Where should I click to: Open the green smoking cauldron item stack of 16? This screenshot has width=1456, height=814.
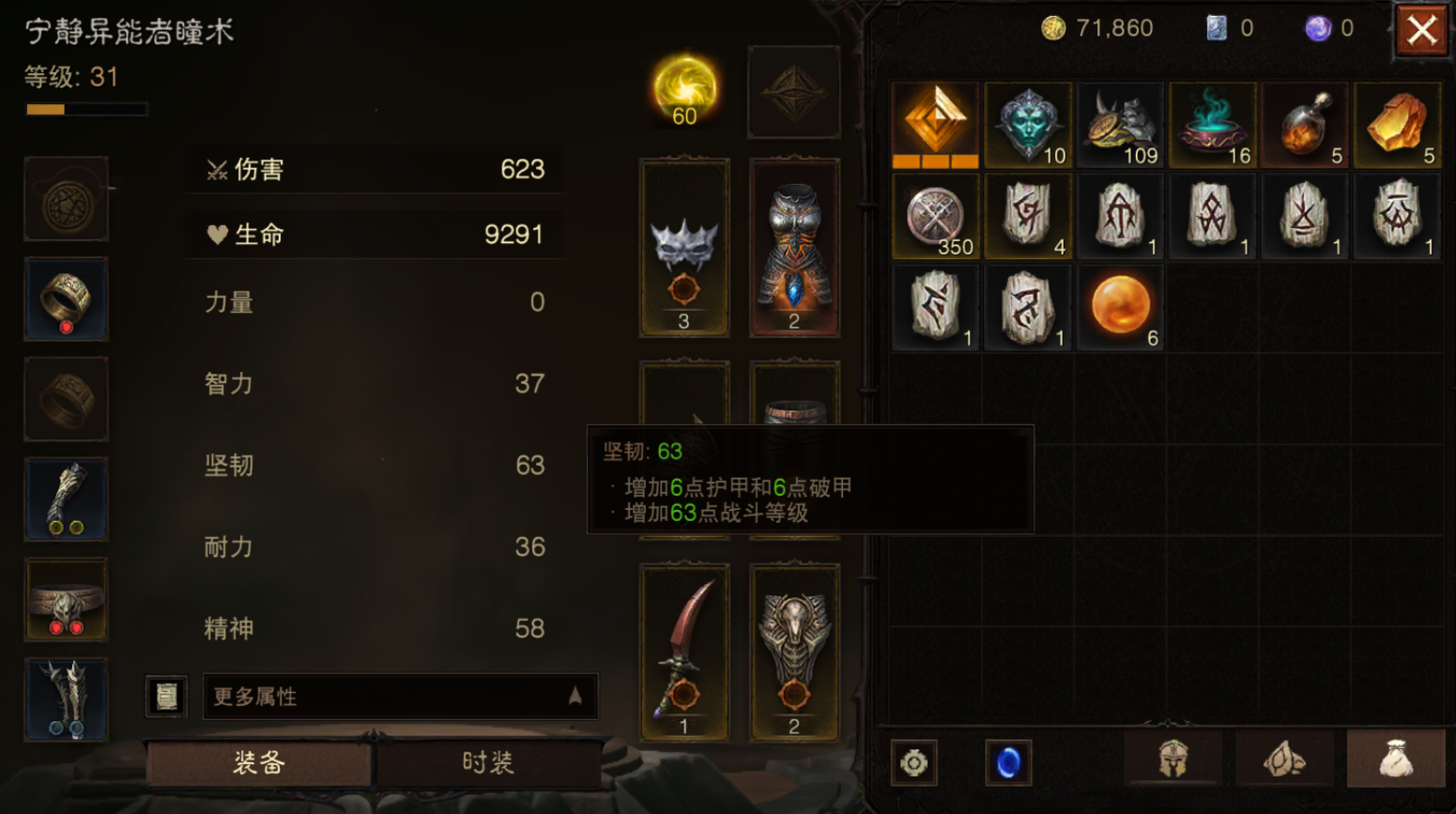tap(1213, 123)
